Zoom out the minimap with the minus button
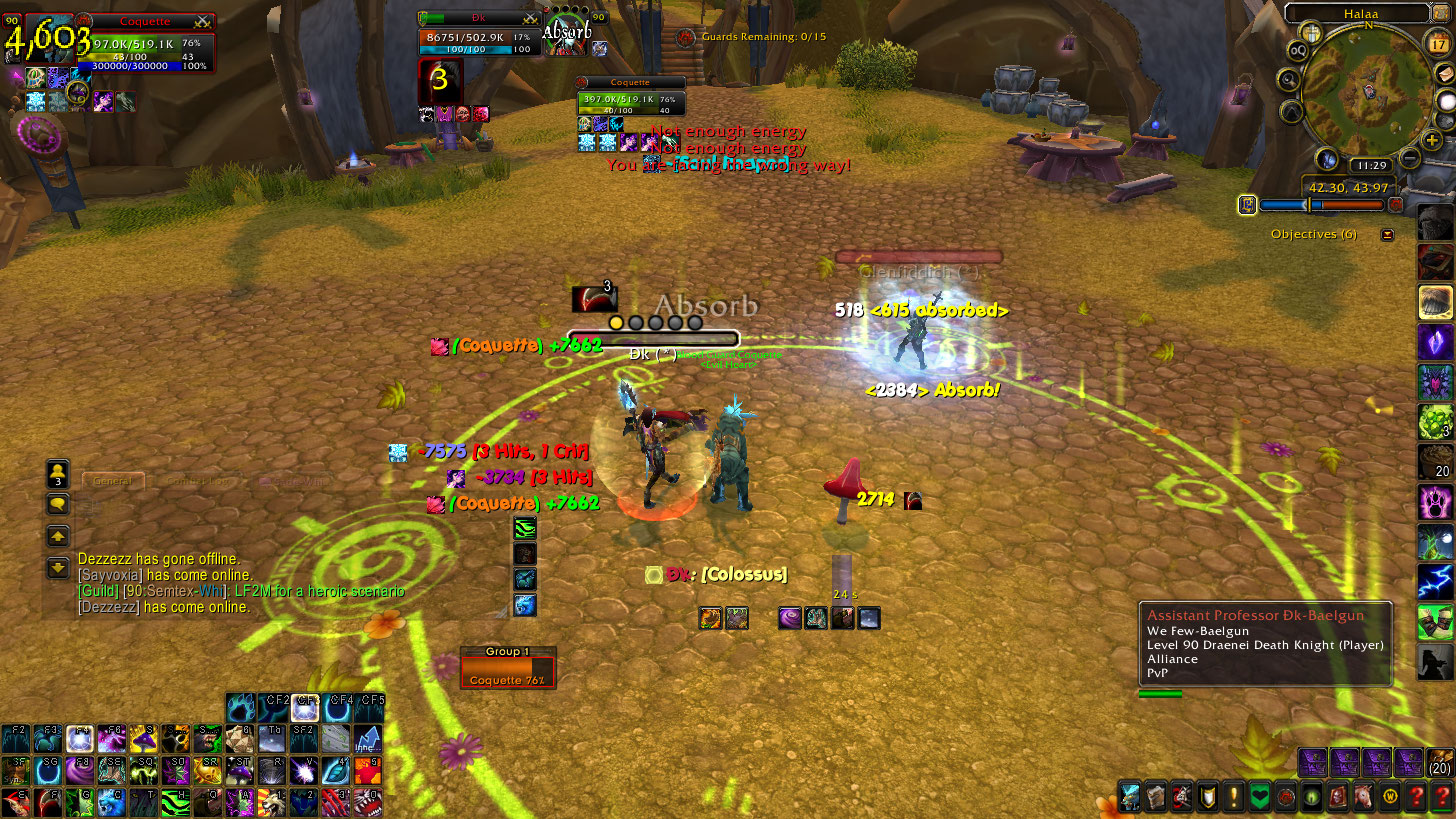This screenshot has width=1456, height=819. tap(1410, 158)
